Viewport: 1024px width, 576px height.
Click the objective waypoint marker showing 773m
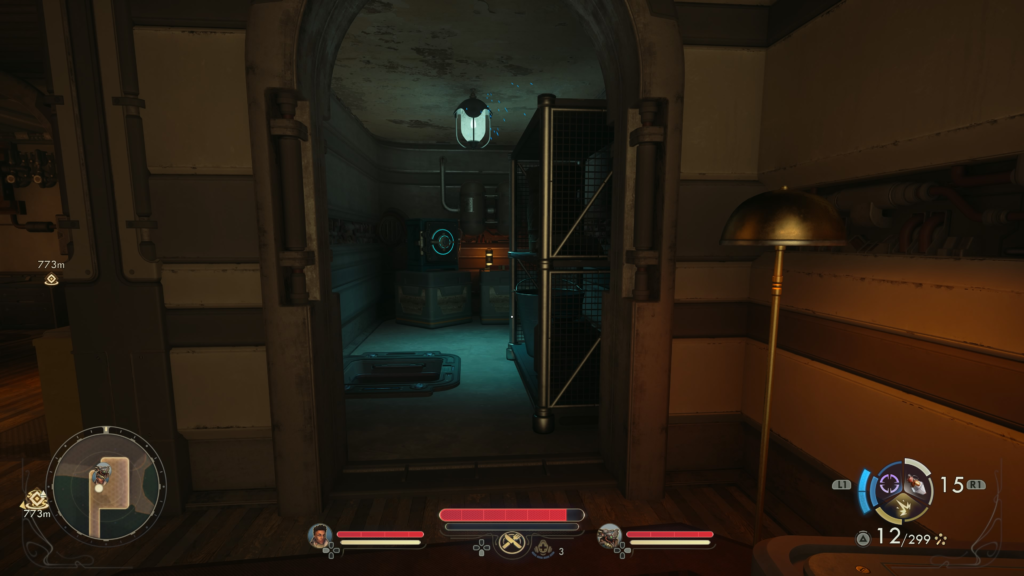[x=51, y=279]
